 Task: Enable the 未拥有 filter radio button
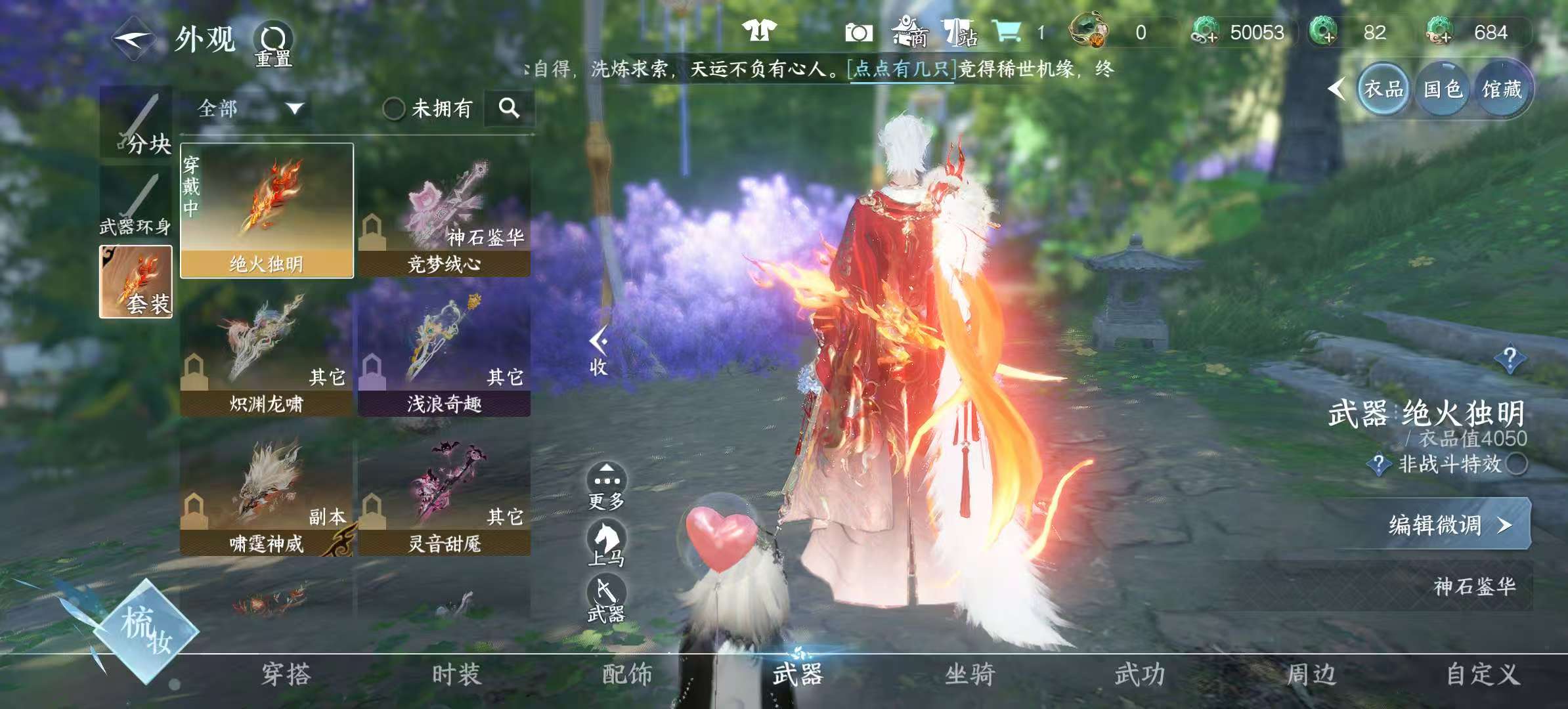pyautogui.click(x=395, y=110)
